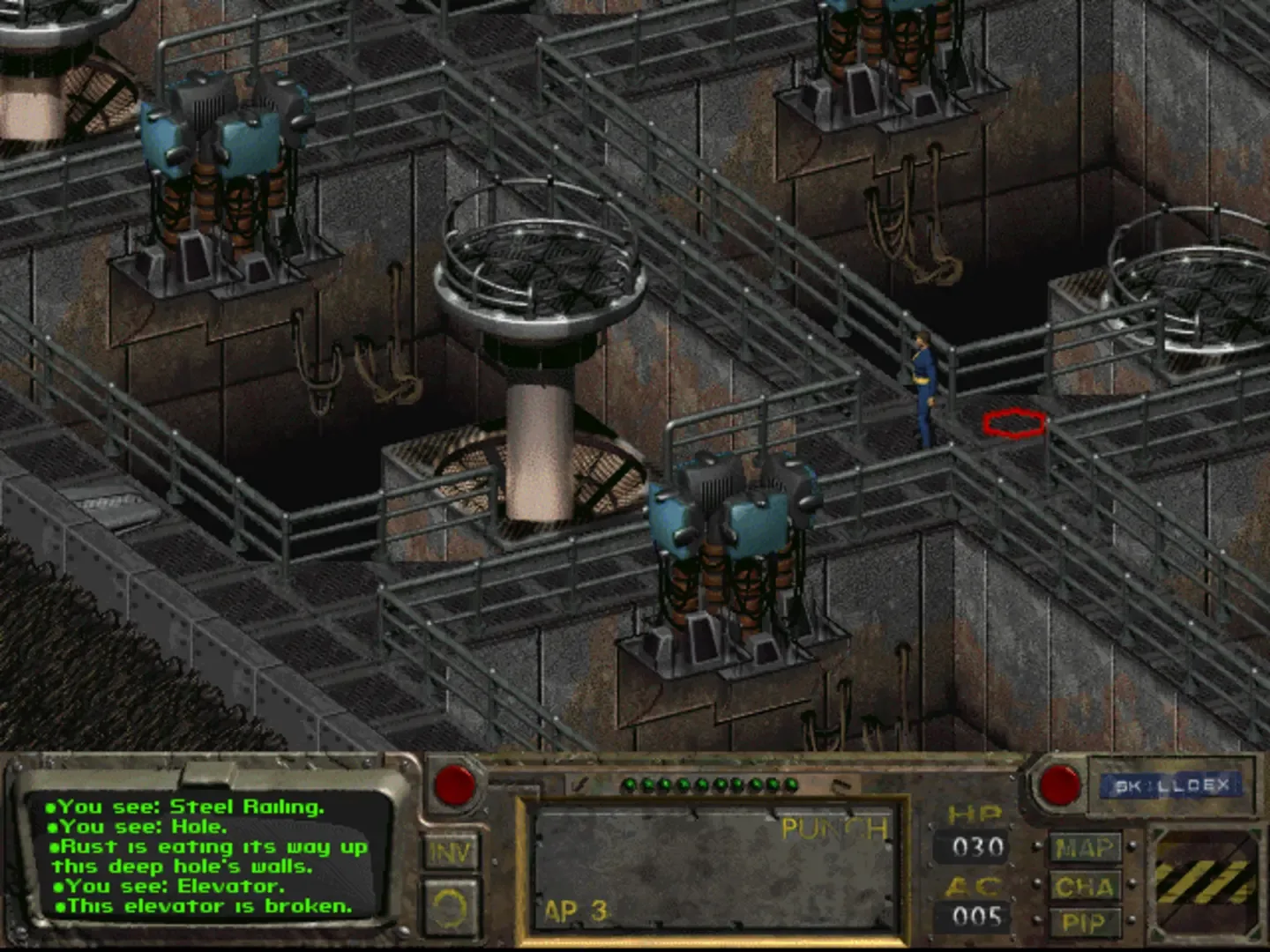Open the INV inventory button
The width and height of the screenshot is (1270, 952).
click(451, 852)
